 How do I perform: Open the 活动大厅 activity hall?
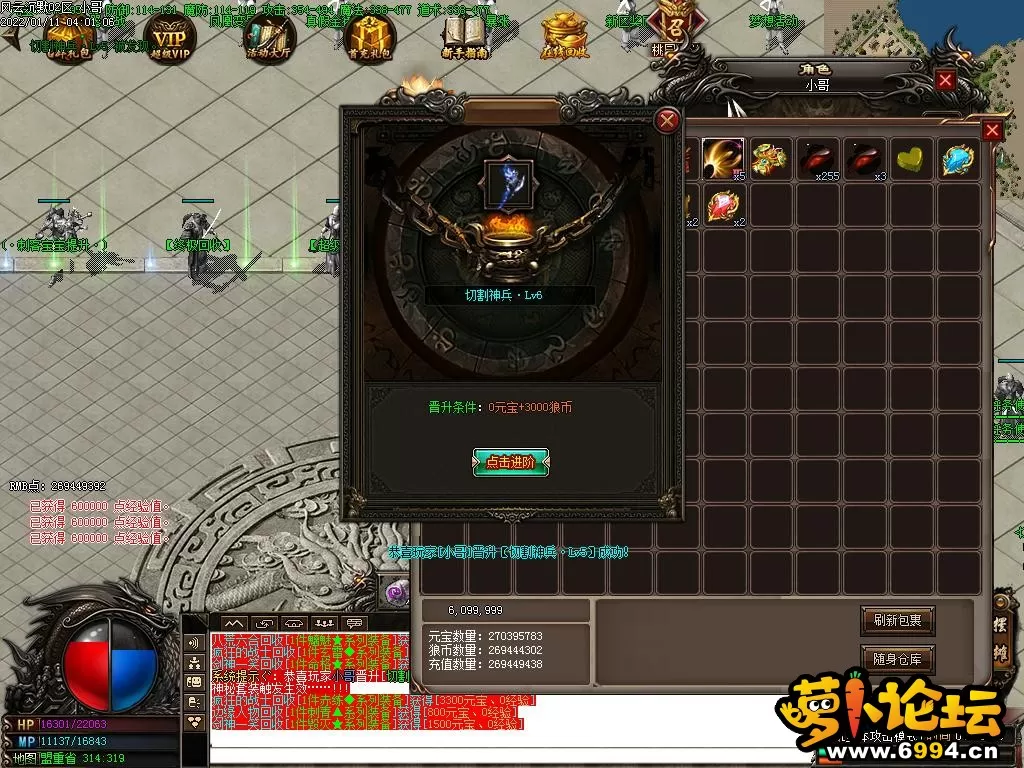269,38
